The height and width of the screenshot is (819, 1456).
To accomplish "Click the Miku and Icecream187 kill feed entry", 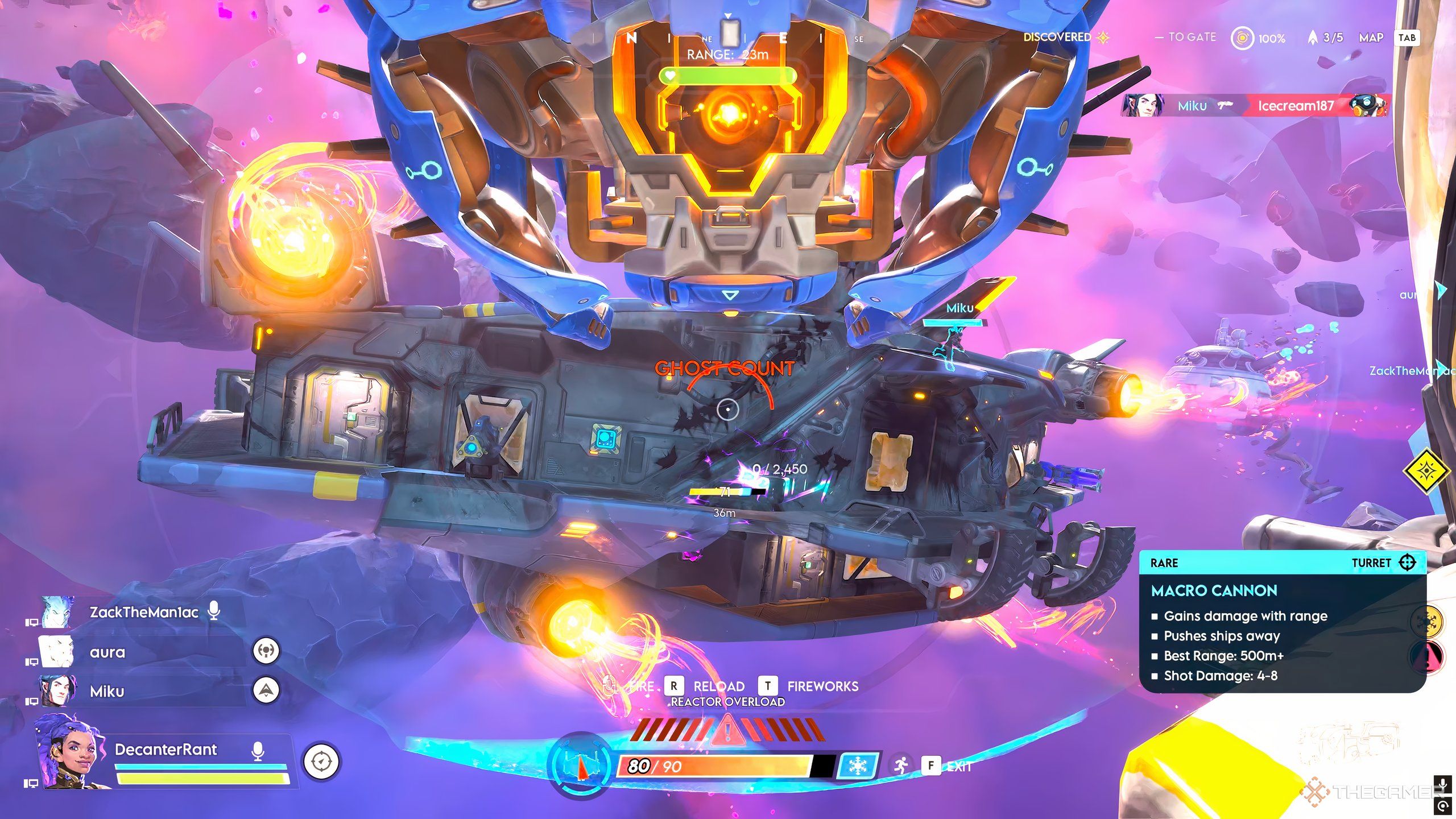I will (x=1255, y=106).
